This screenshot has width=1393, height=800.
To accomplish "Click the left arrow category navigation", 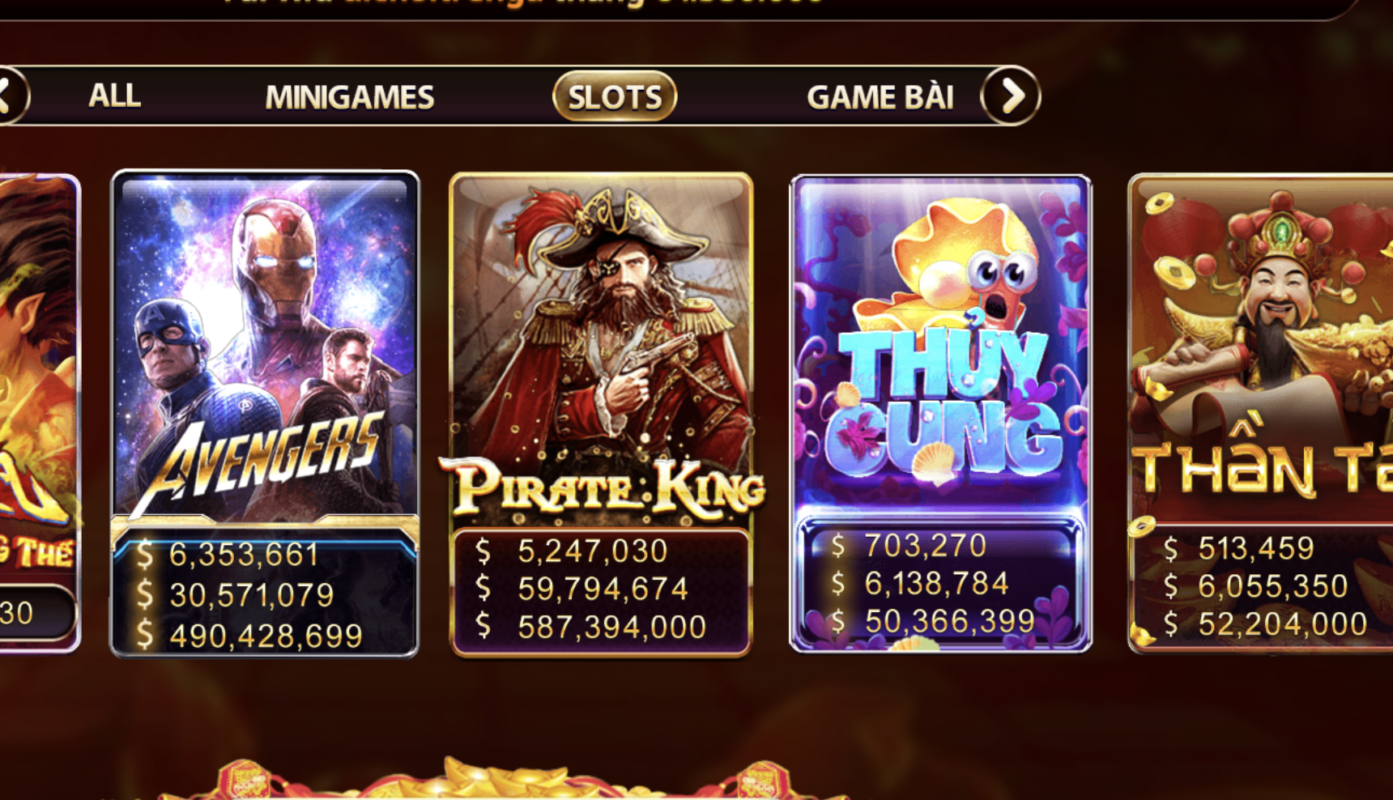I will (10, 96).
